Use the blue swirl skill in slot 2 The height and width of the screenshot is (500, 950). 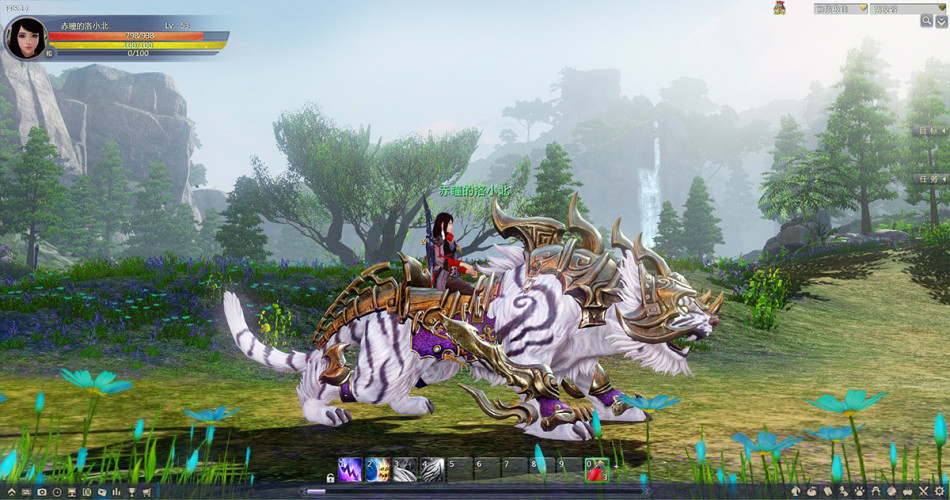click(377, 469)
